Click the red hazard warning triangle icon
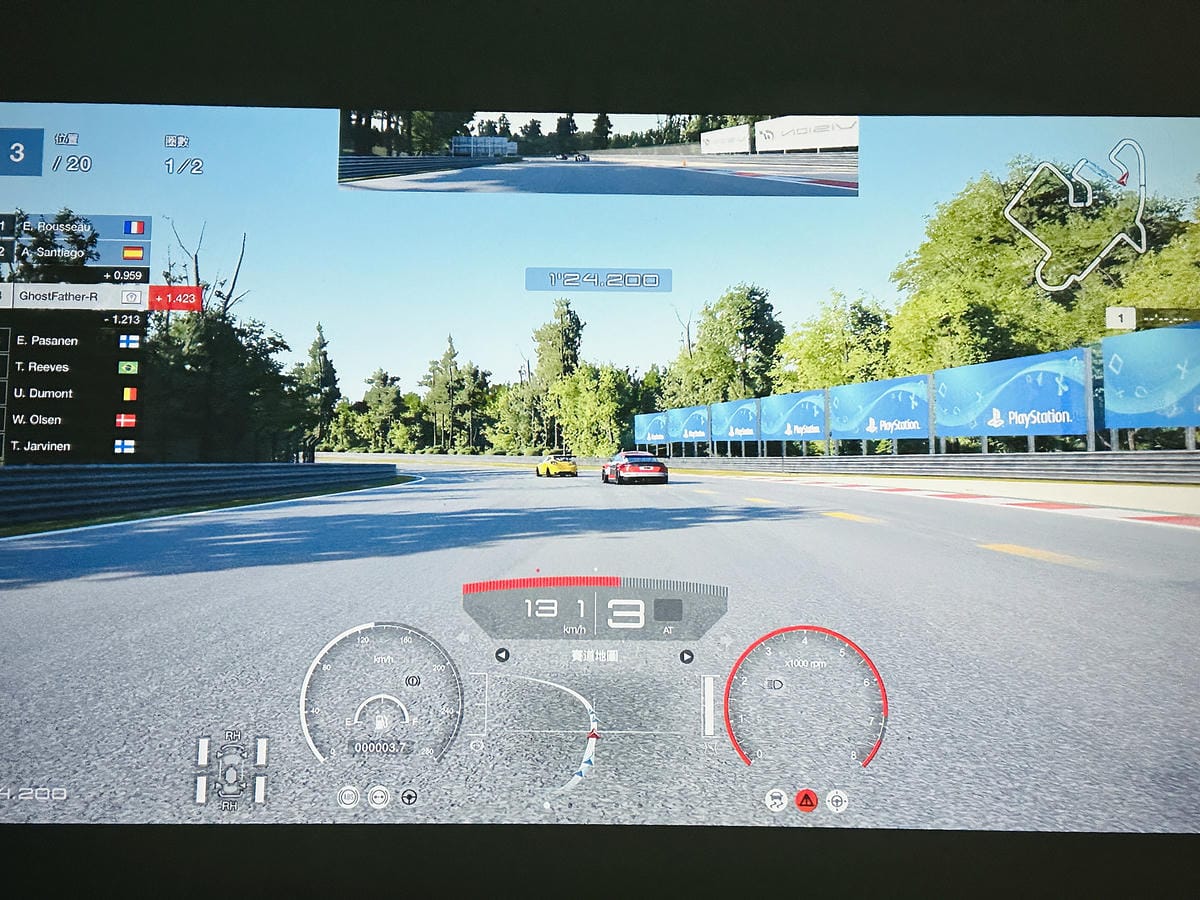Screen dimensions: 1200x900 (806, 800)
